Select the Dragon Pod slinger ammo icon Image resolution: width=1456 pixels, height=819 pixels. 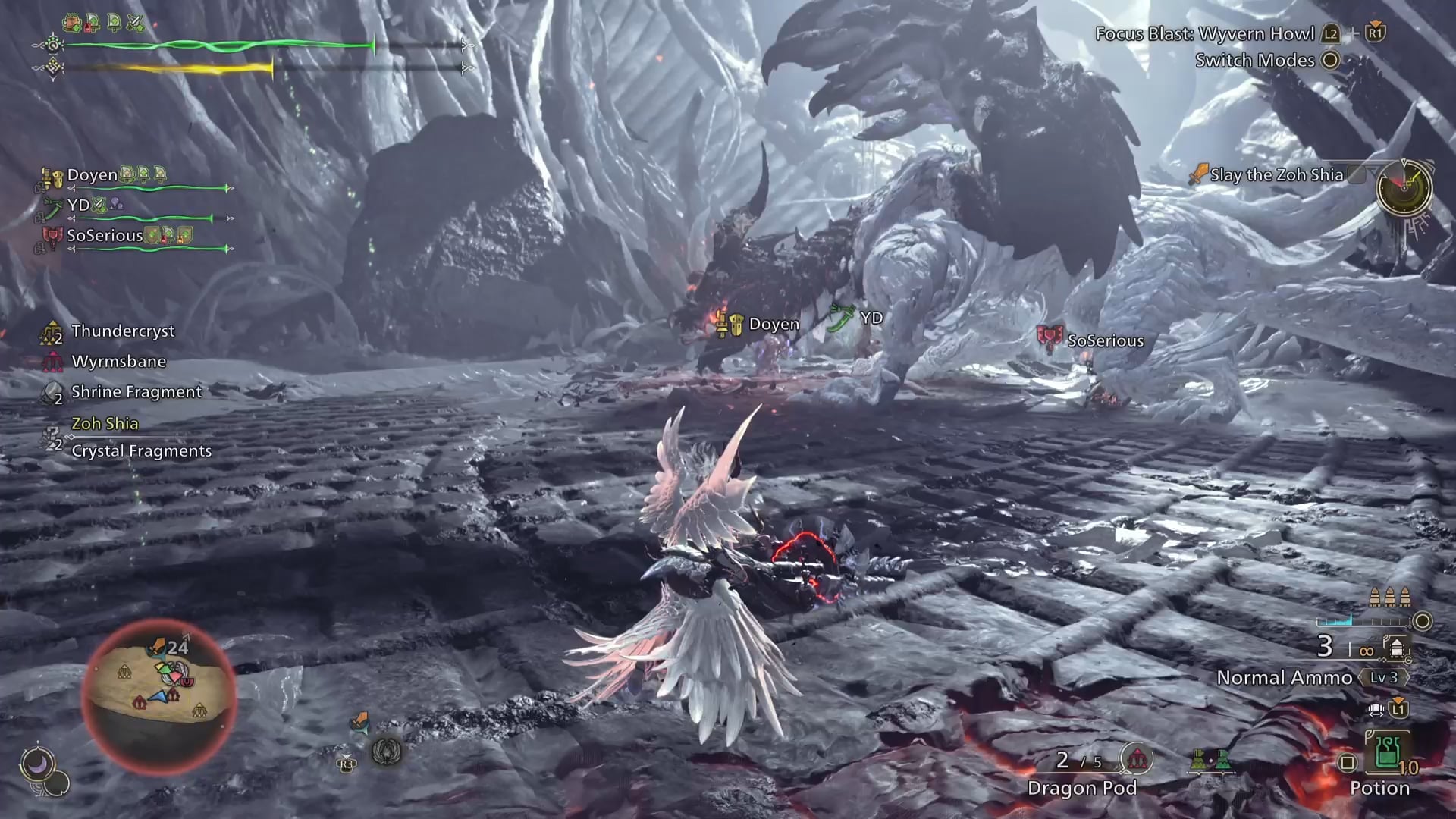(1136, 759)
